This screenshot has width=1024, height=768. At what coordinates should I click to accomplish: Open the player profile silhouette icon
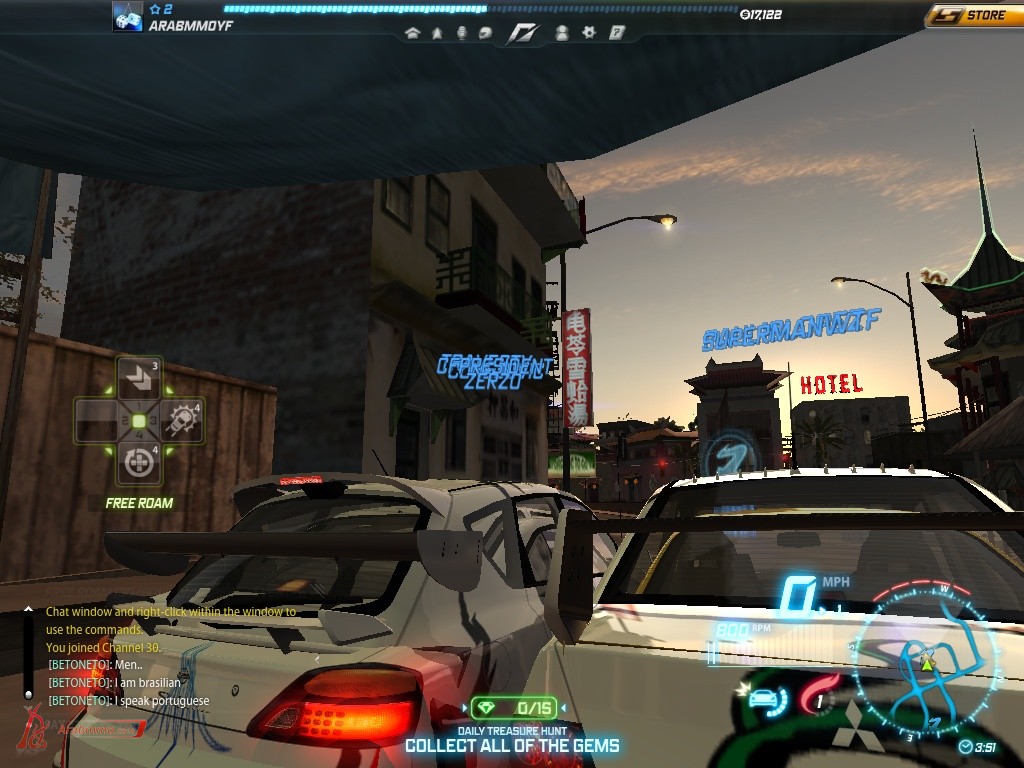pyautogui.click(x=562, y=33)
